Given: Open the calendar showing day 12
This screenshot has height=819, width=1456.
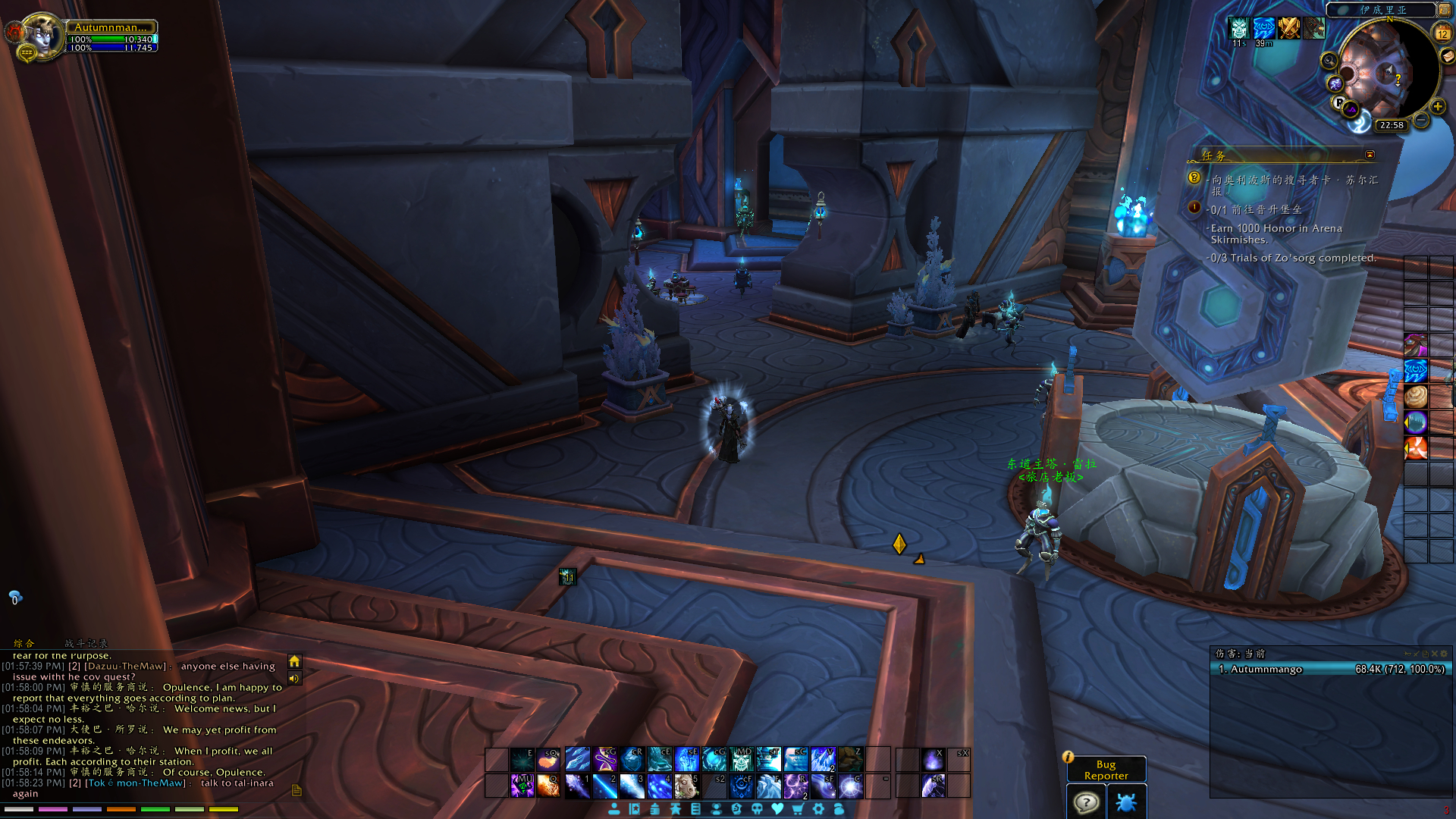Looking at the screenshot, I should click(x=1442, y=33).
